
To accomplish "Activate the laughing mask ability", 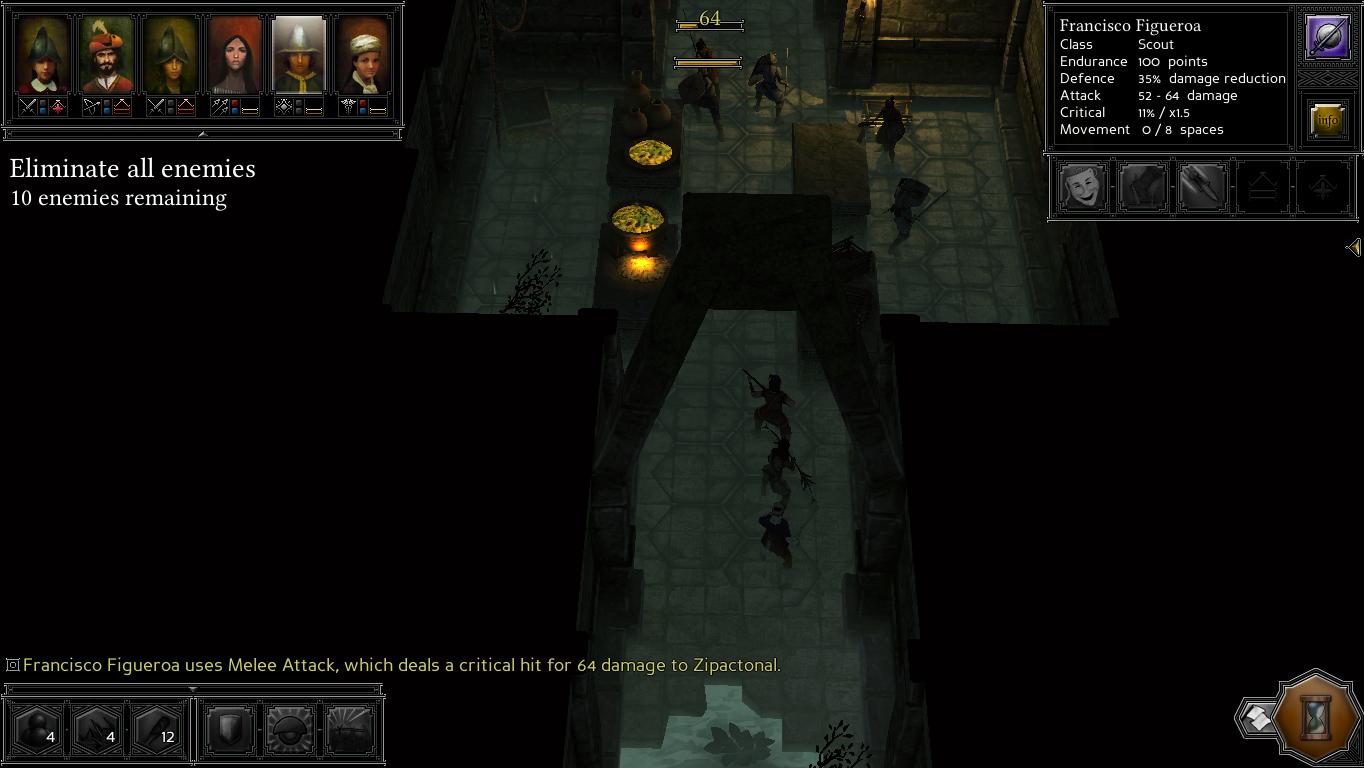I will point(1083,187).
